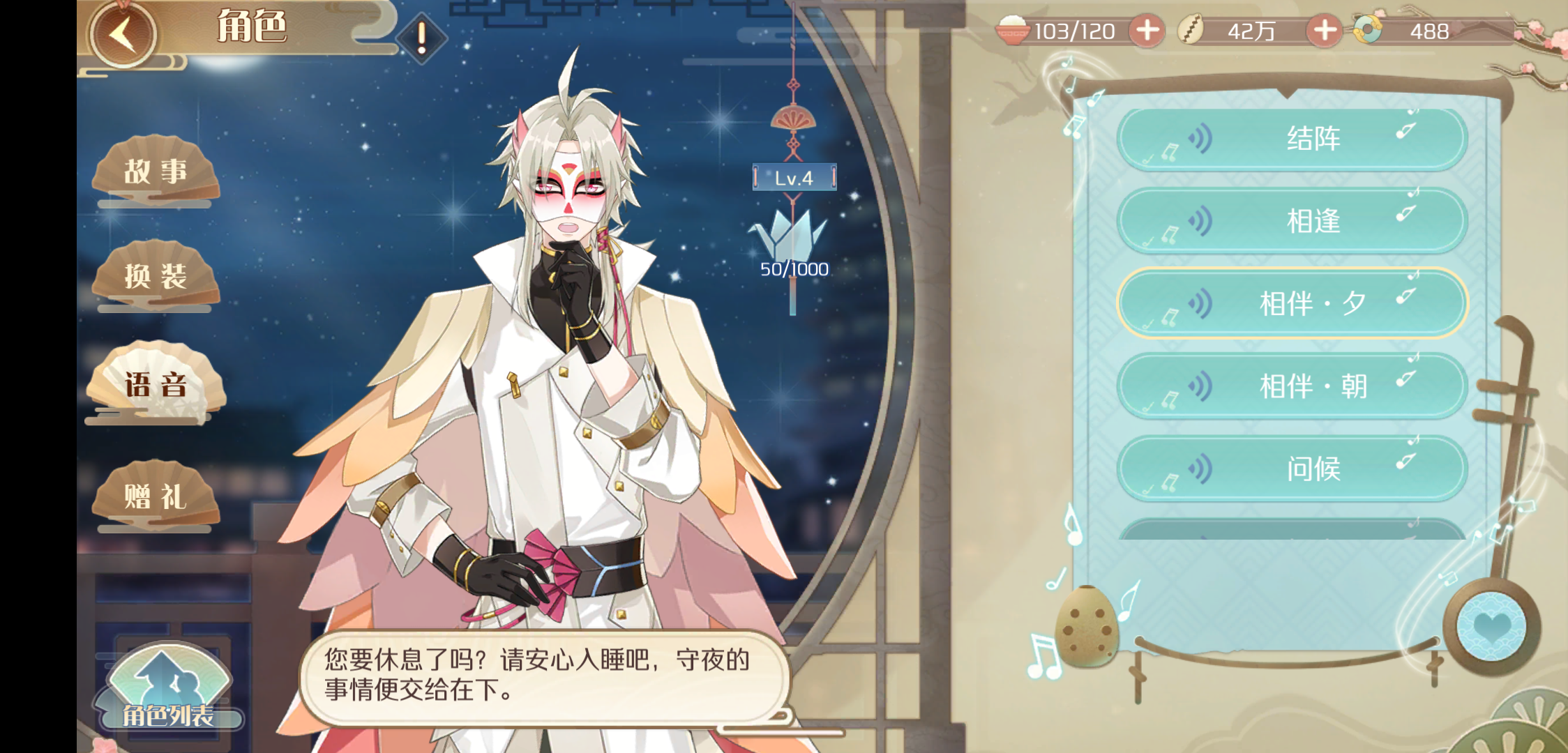Add stamina with the plus beside 103/120
Image resolution: width=1568 pixels, height=753 pixels.
[x=1147, y=31]
